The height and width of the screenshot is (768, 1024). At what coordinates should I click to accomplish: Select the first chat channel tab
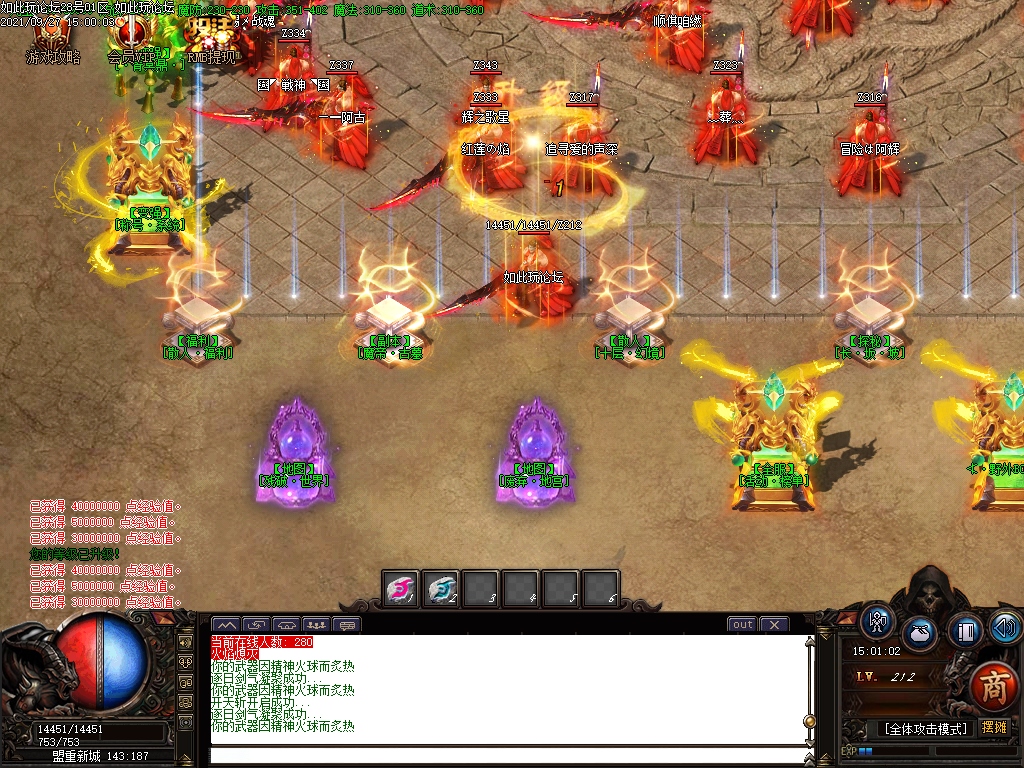[225, 626]
